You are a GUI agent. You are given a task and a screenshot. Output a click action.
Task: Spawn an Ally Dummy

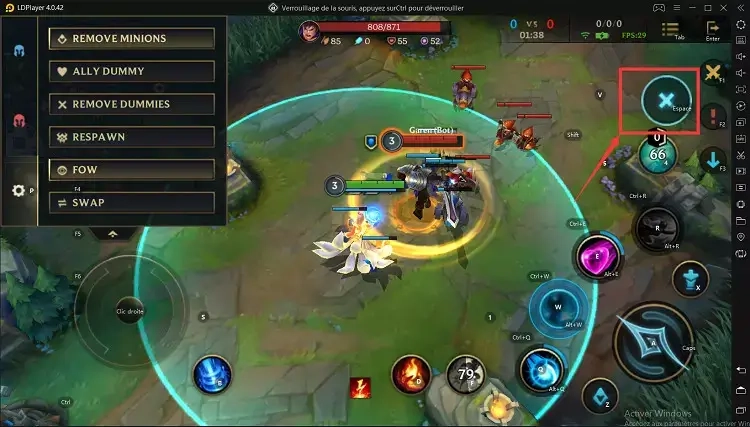click(131, 71)
